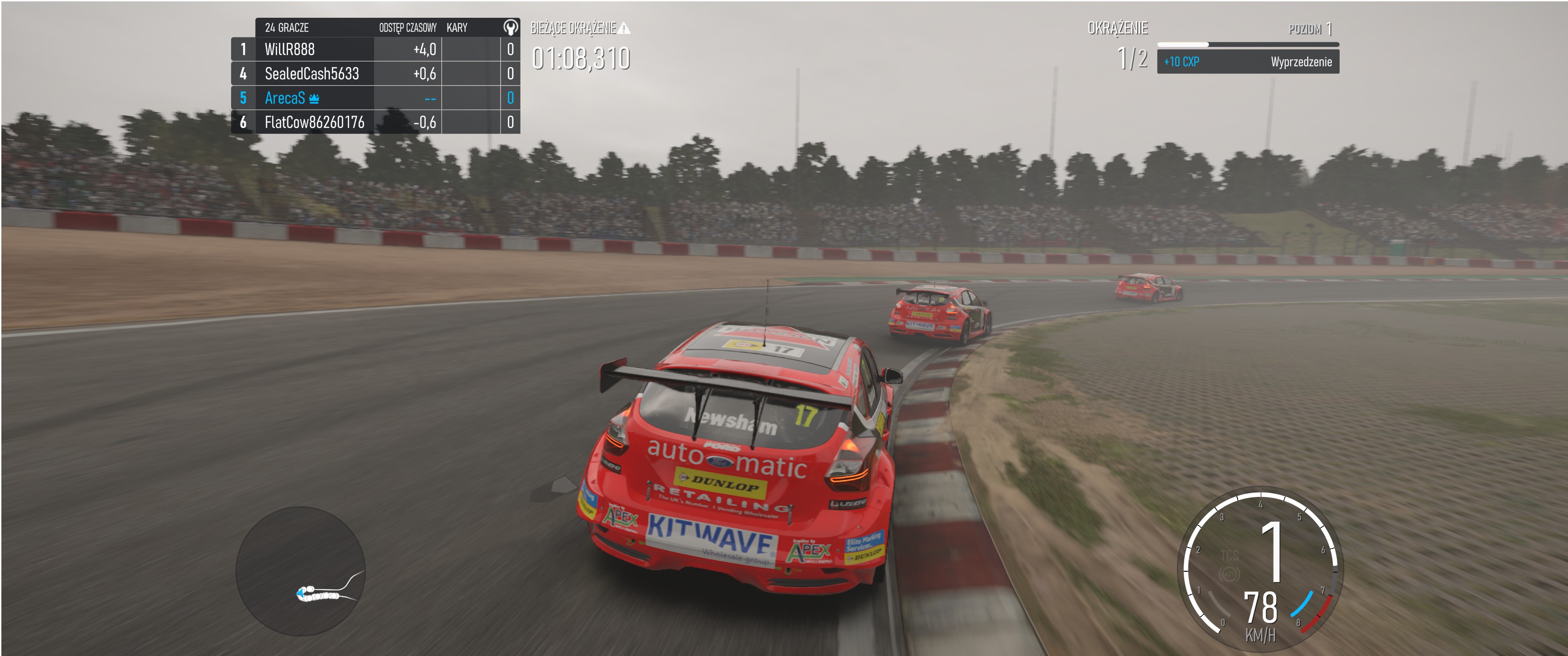Viewport: 1568px width, 656px height.
Task: Click the circular track minimap
Action: [x=300, y=571]
